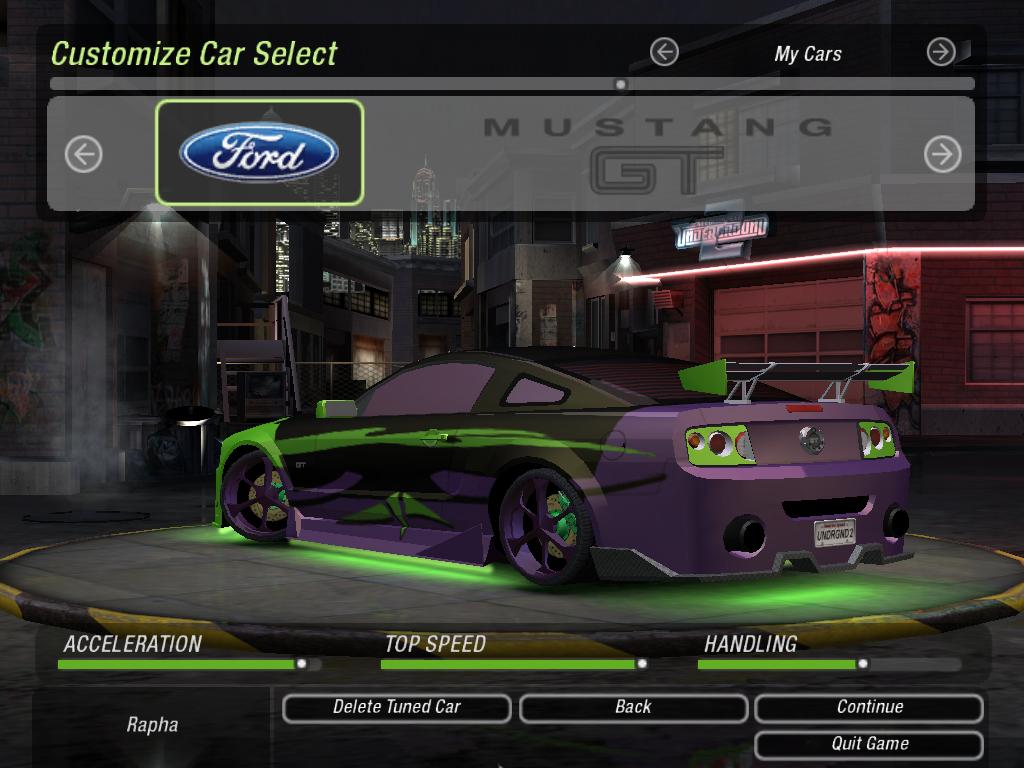Show the next car in the list
This screenshot has height=768, width=1024.
(942, 154)
